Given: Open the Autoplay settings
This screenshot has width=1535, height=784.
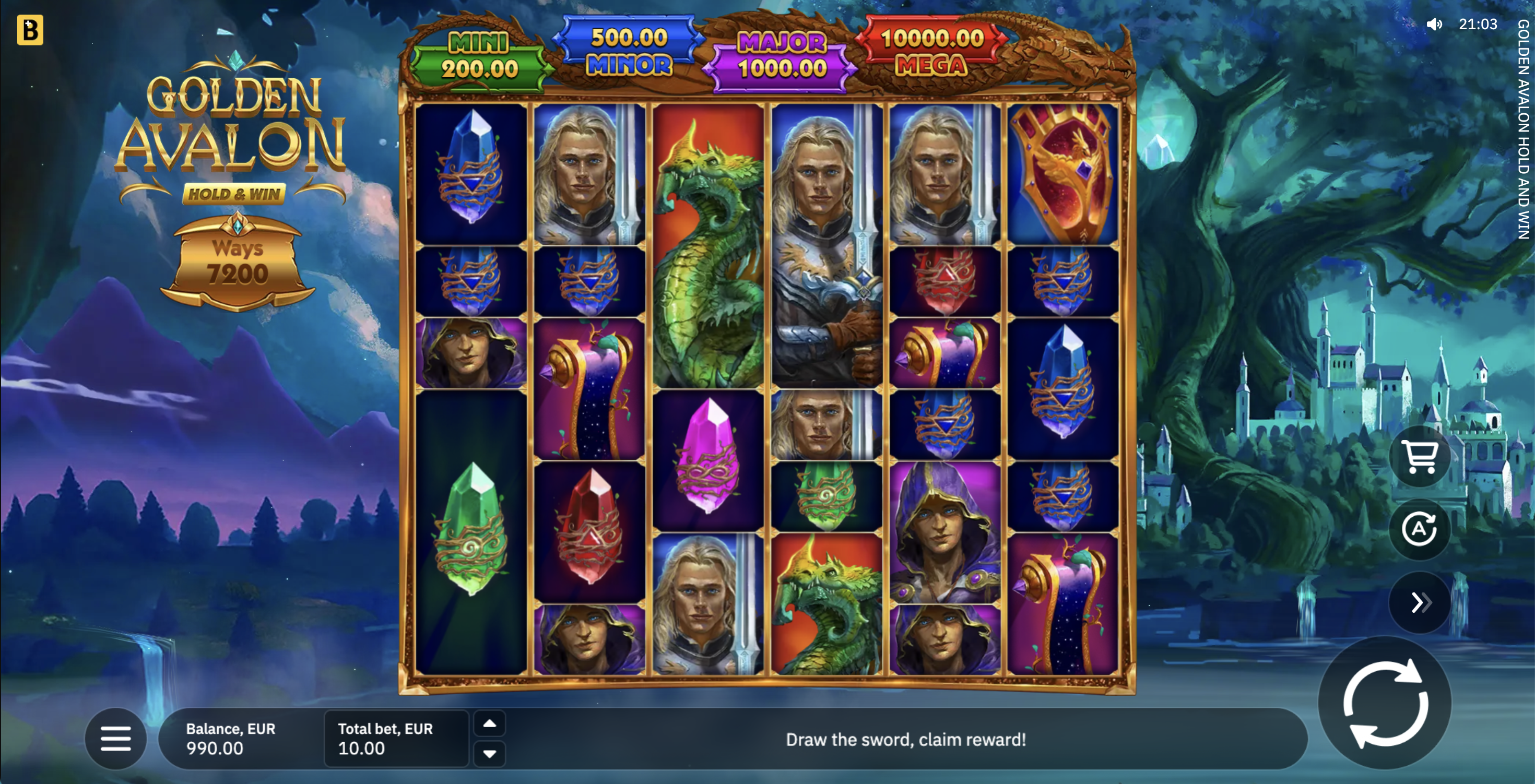Looking at the screenshot, I should [x=1420, y=529].
